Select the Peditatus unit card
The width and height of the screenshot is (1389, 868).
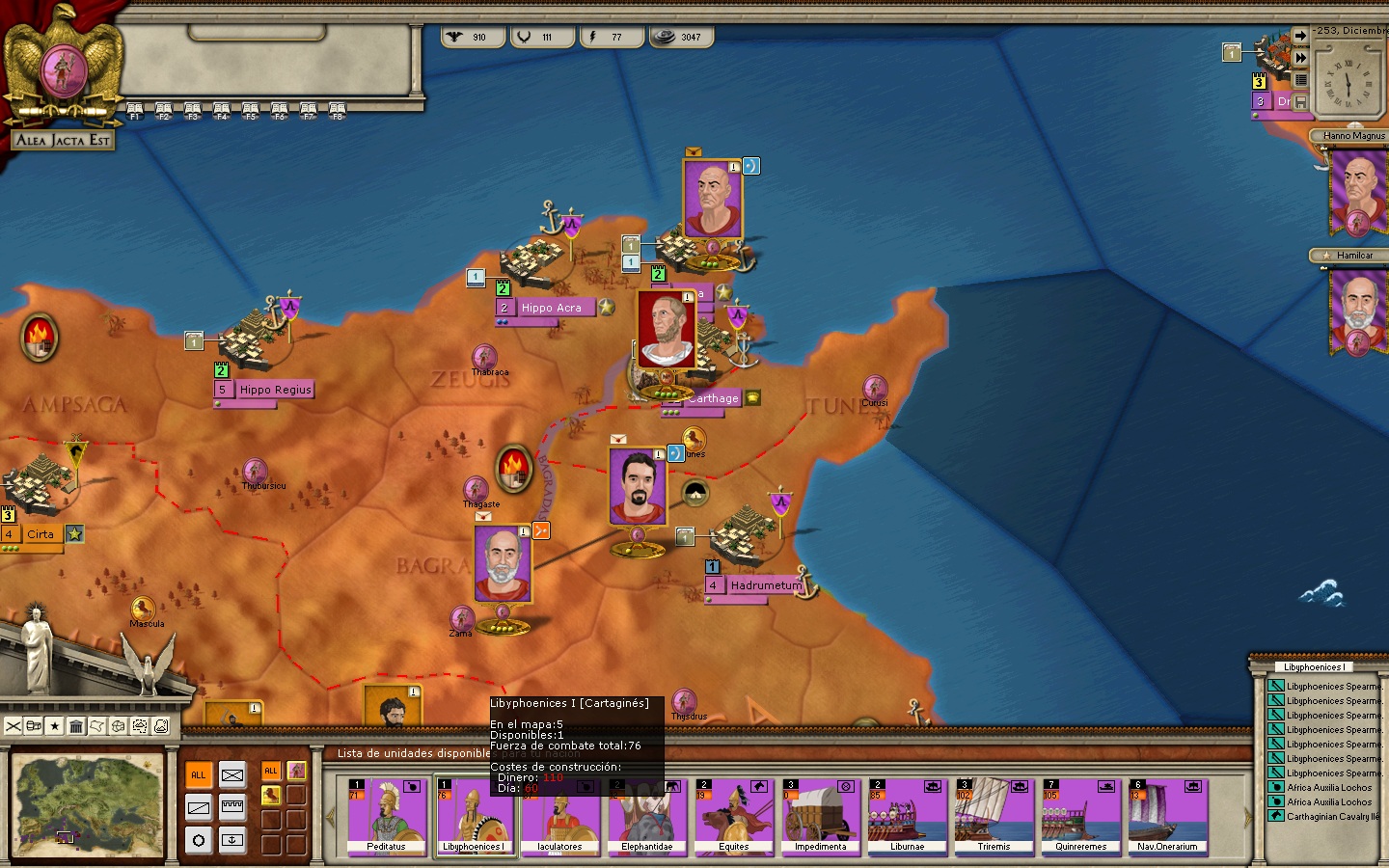387,816
